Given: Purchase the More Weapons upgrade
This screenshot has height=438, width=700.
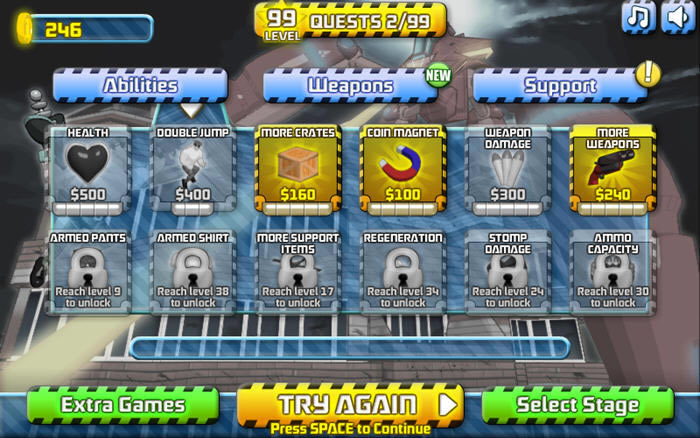Looking at the screenshot, I should (x=613, y=168).
